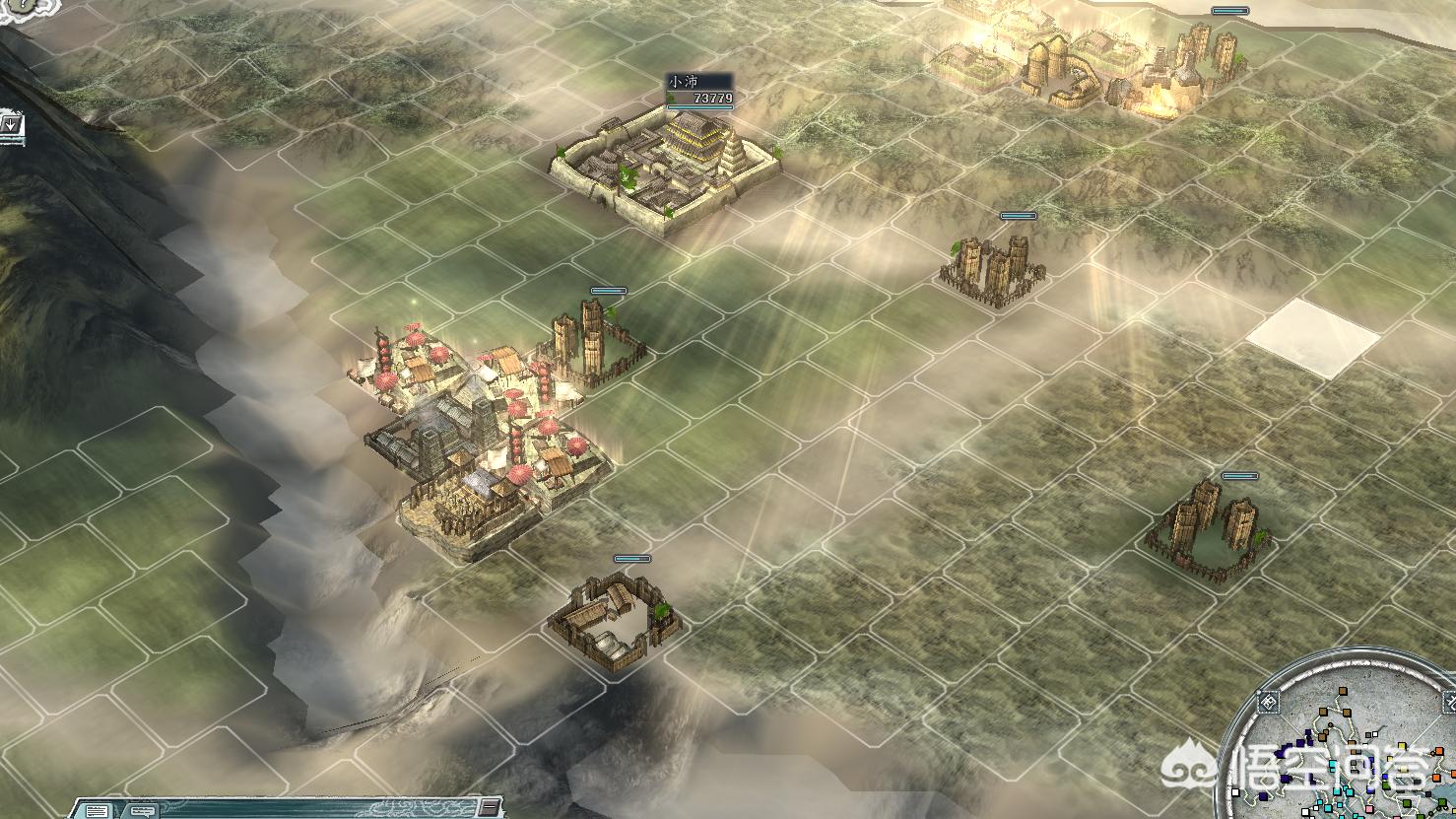Open the message log list tab
The image size is (1456, 819).
(97, 810)
